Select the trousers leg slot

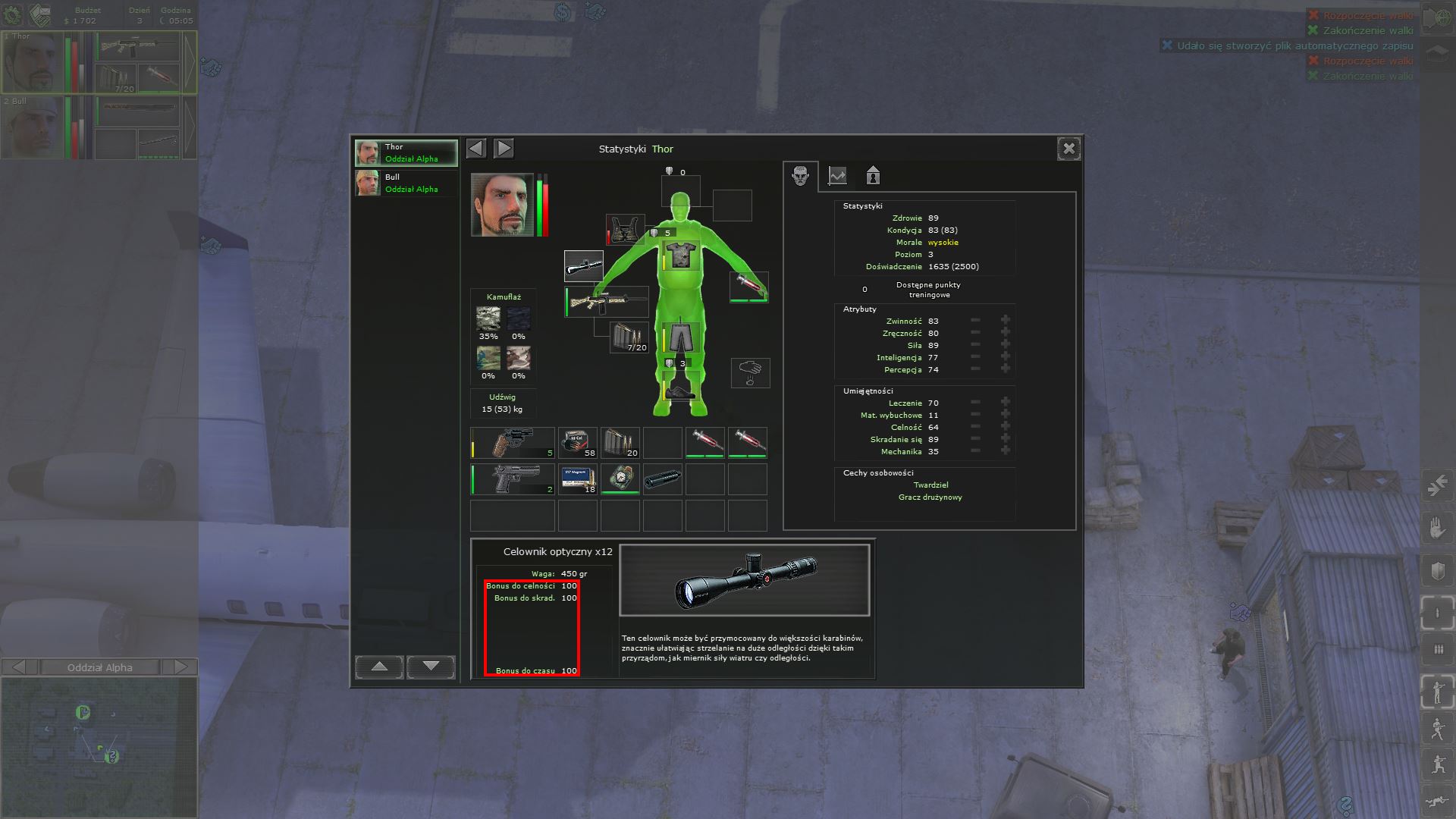[x=680, y=336]
